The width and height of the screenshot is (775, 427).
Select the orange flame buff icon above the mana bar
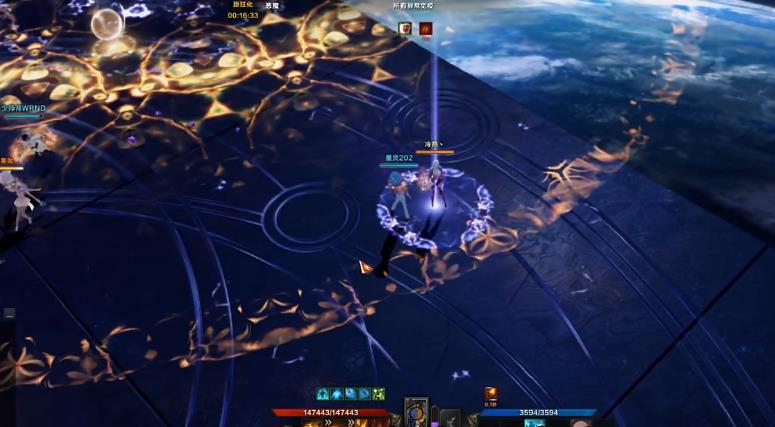(x=491, y=394)
